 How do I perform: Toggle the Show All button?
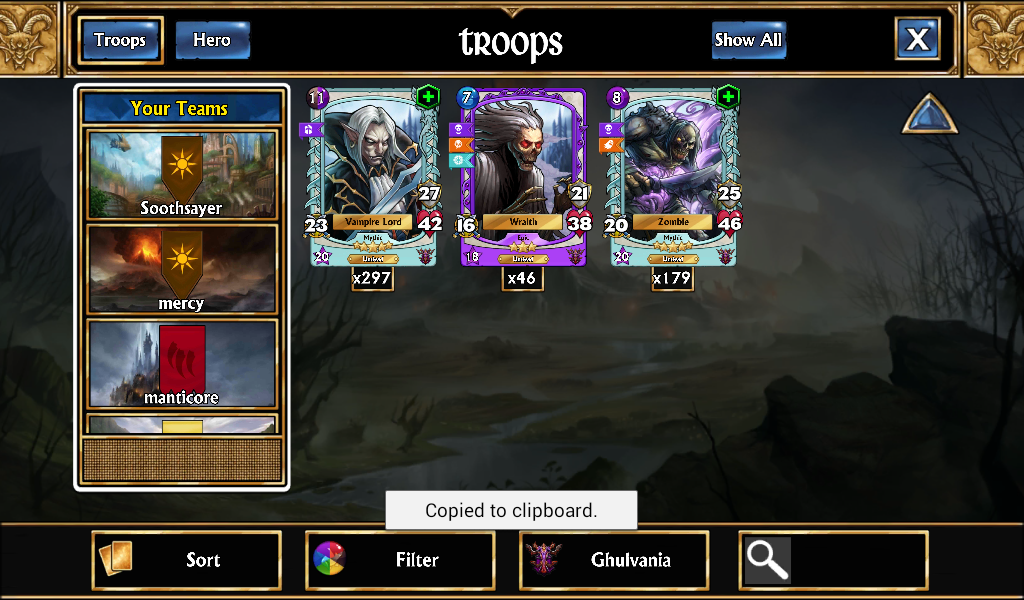pyautogui.click(x=748, y=40)
